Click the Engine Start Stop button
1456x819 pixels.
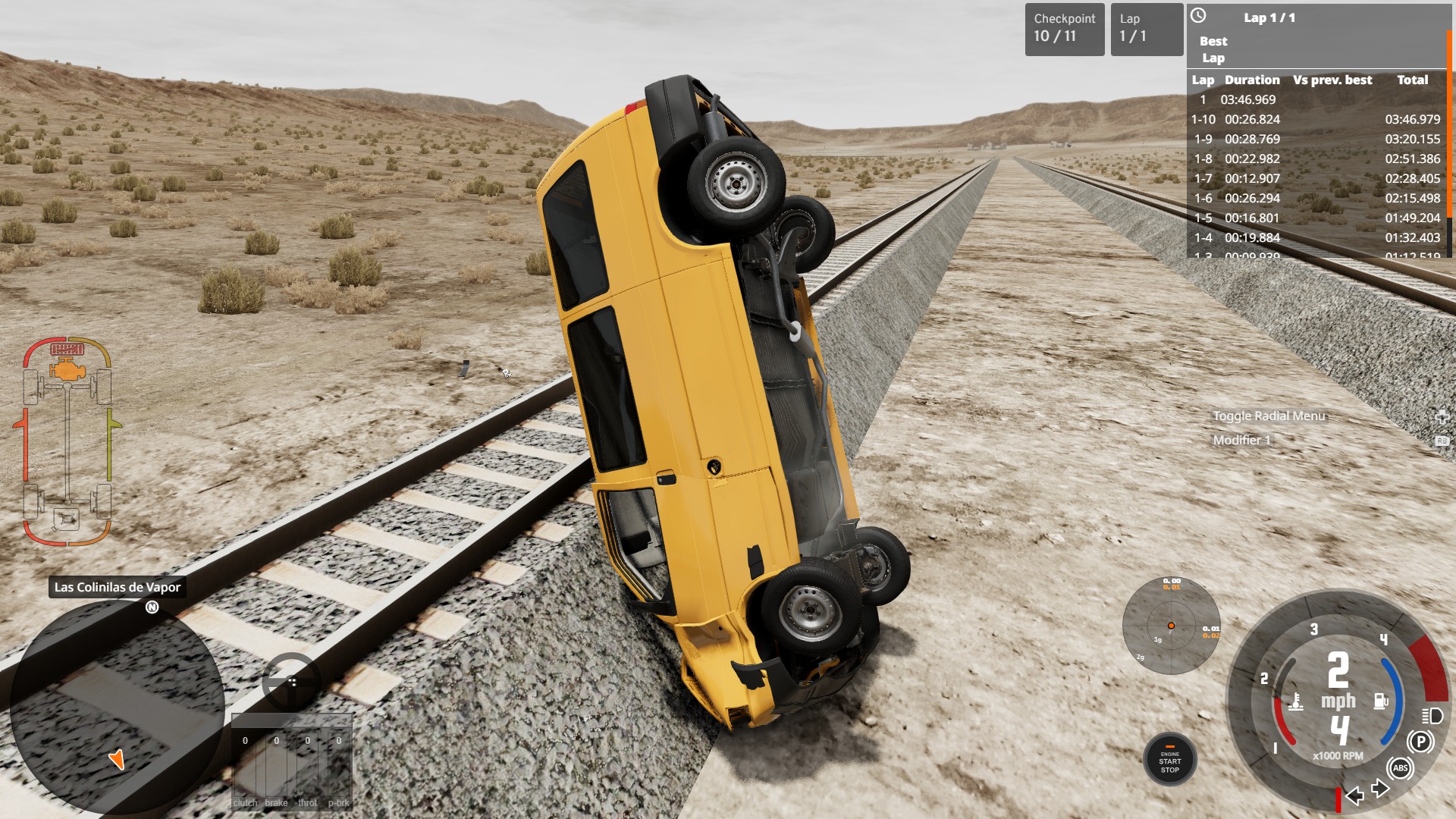coord(1169,761)
